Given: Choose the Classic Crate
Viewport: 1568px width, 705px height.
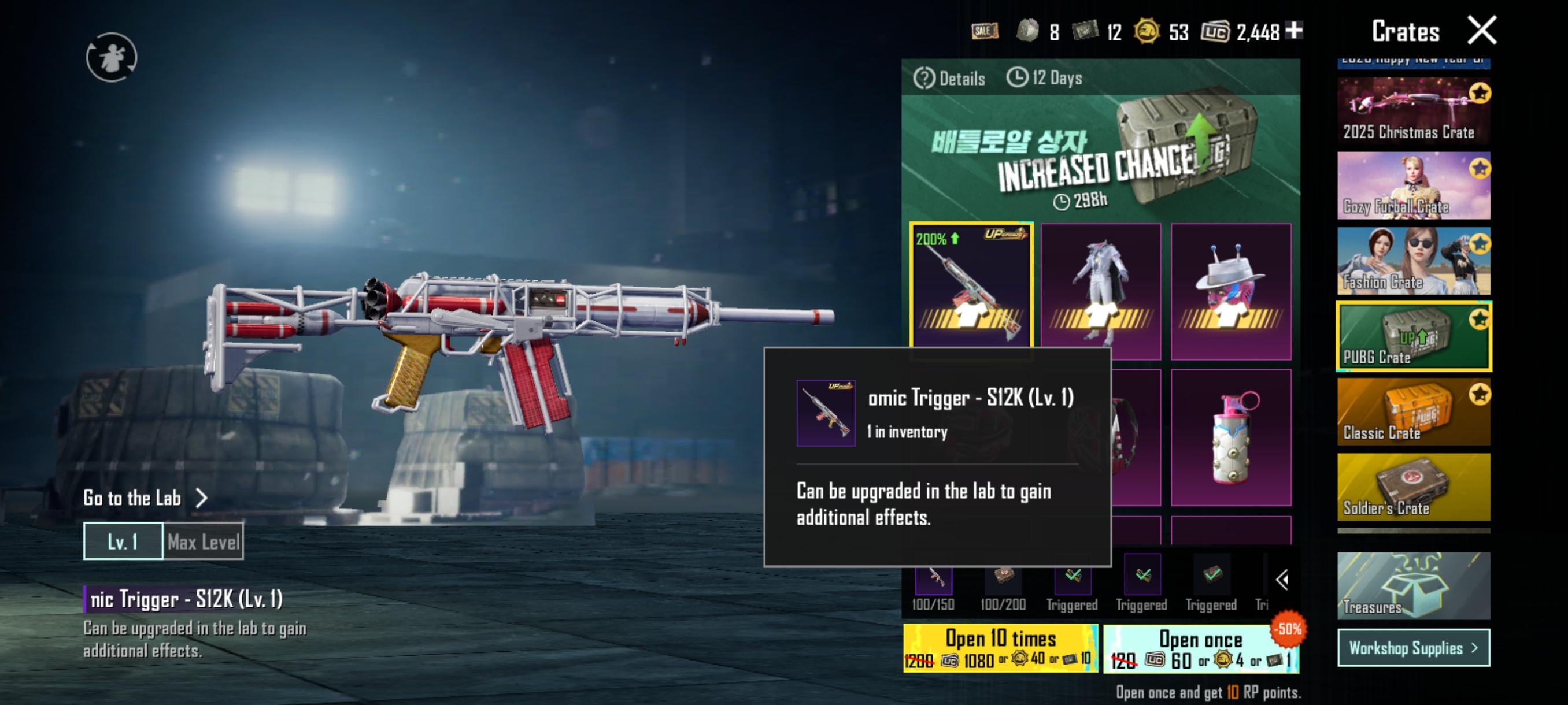Looking at the screenshot, I should pyautogui.click(x=1413, y=412).
